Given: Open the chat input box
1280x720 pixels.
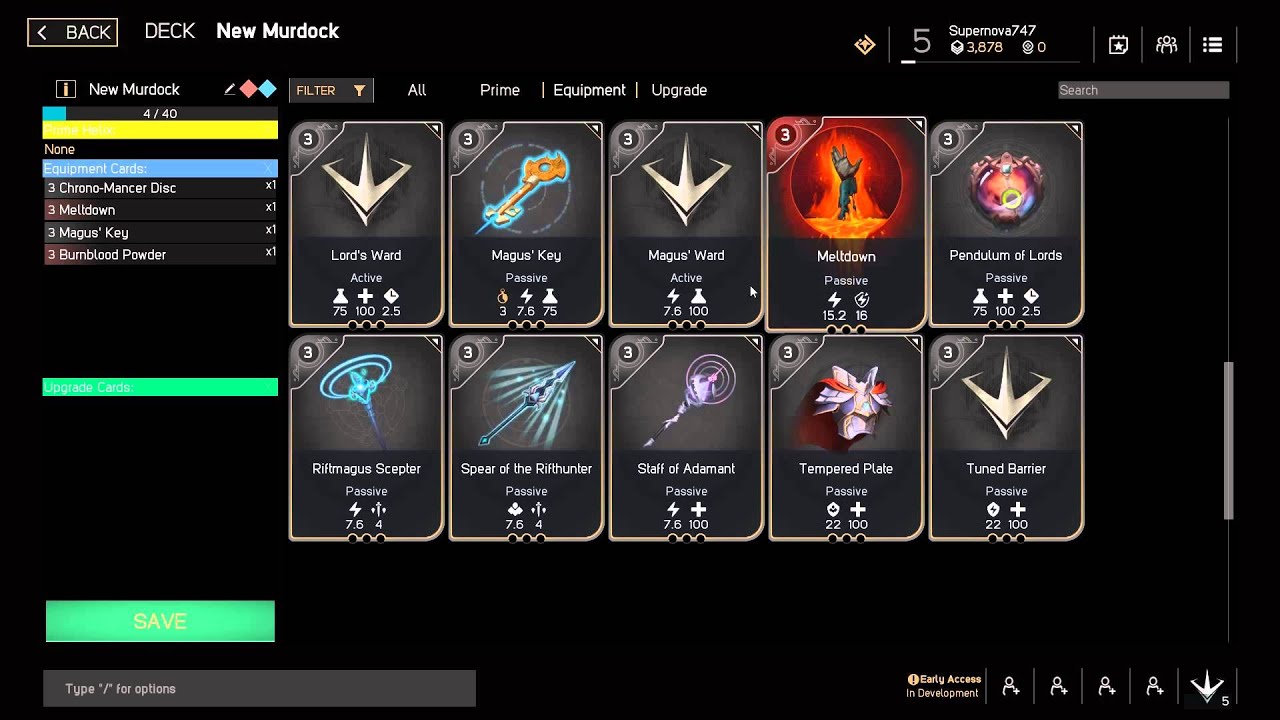Looking at the screenshot, I should 259,689.
